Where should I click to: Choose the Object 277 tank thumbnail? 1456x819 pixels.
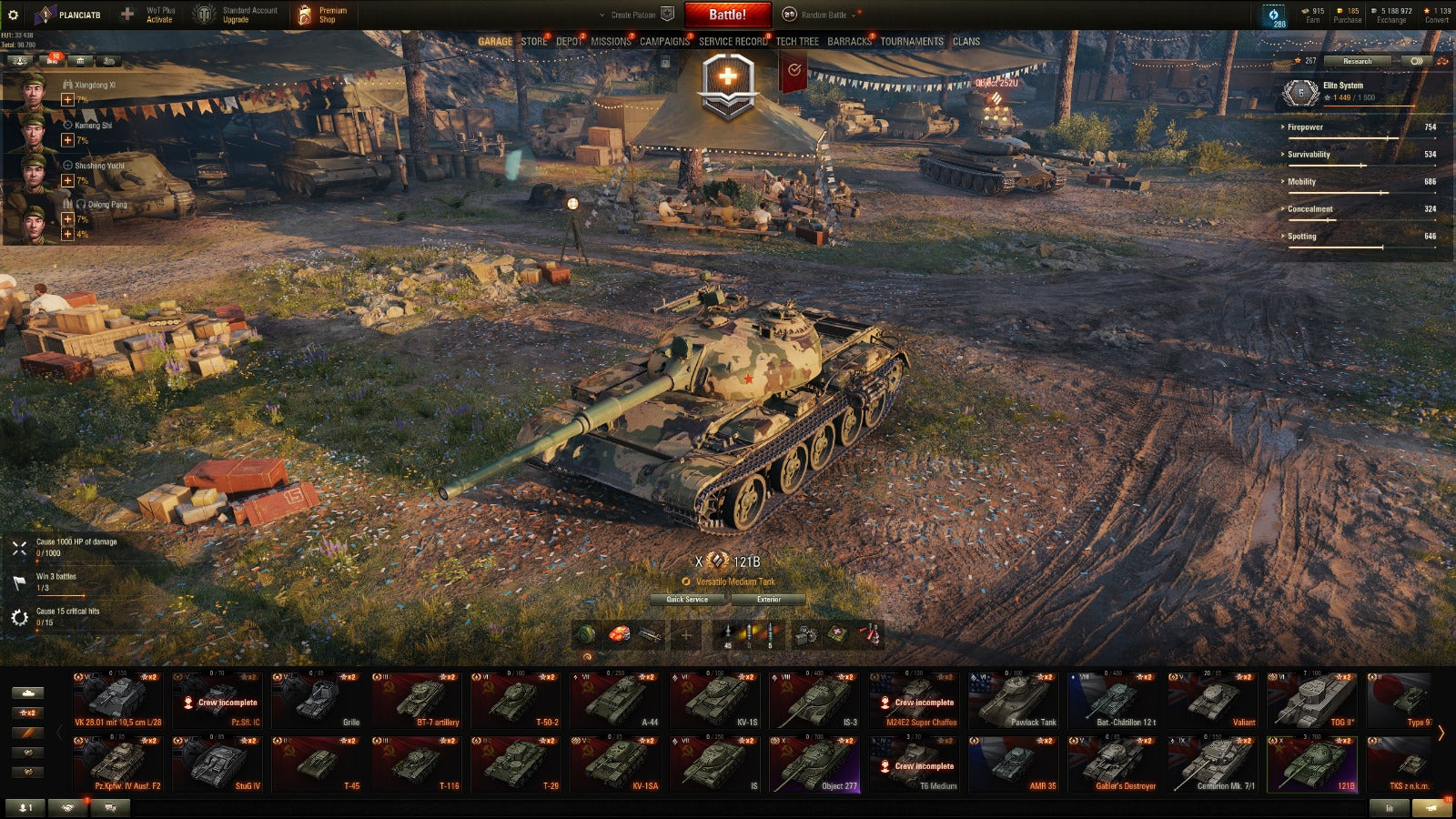[x=815, y=764]
